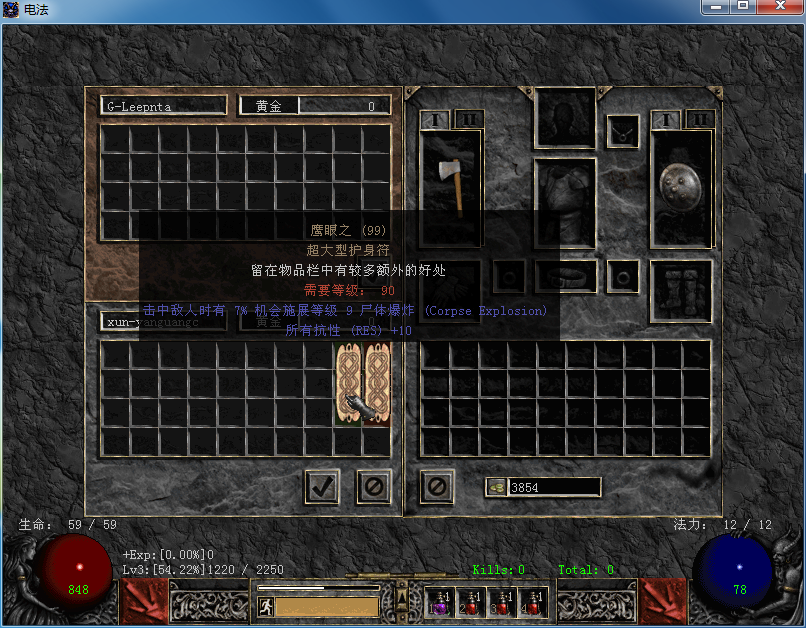The width and height of the screenshot is (806, 628).
Task: Use the purple potion in belt slot 1
Action: 439,602
